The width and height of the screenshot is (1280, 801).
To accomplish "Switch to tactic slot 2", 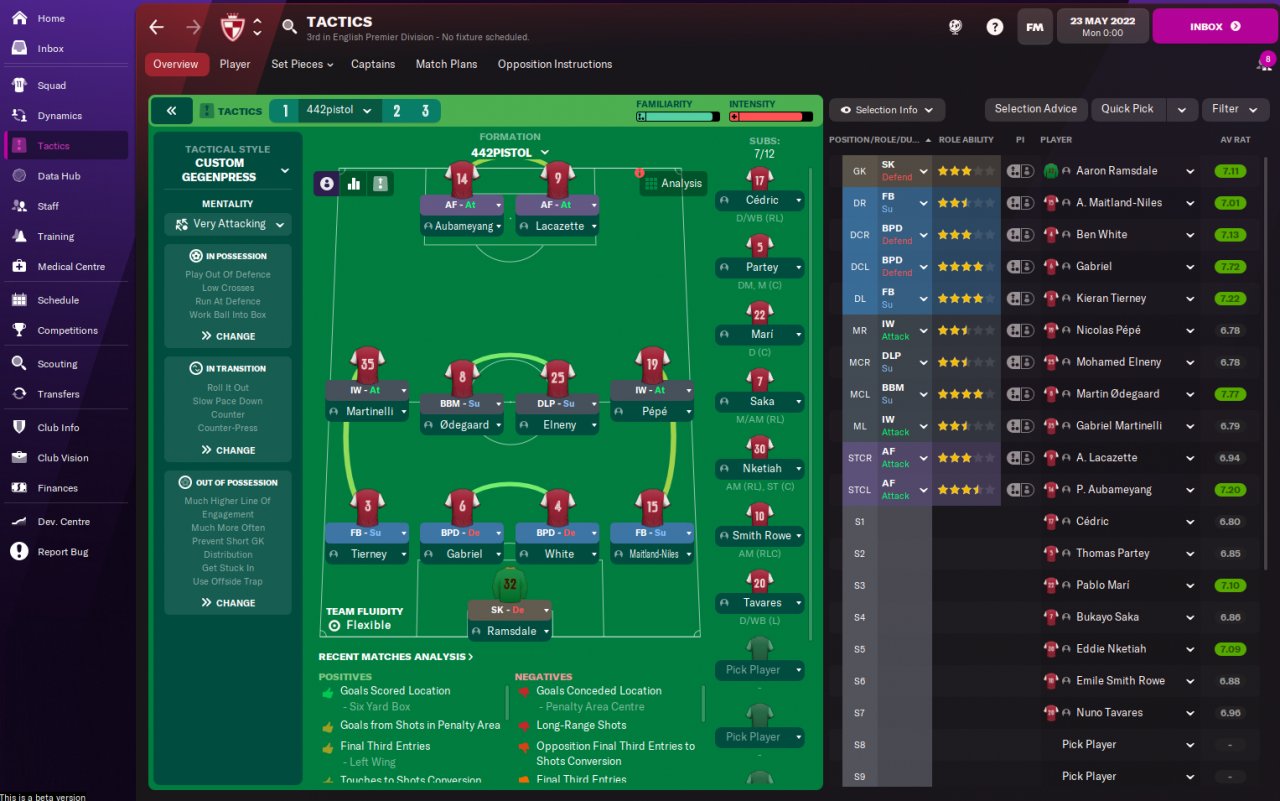I will 397,111.
